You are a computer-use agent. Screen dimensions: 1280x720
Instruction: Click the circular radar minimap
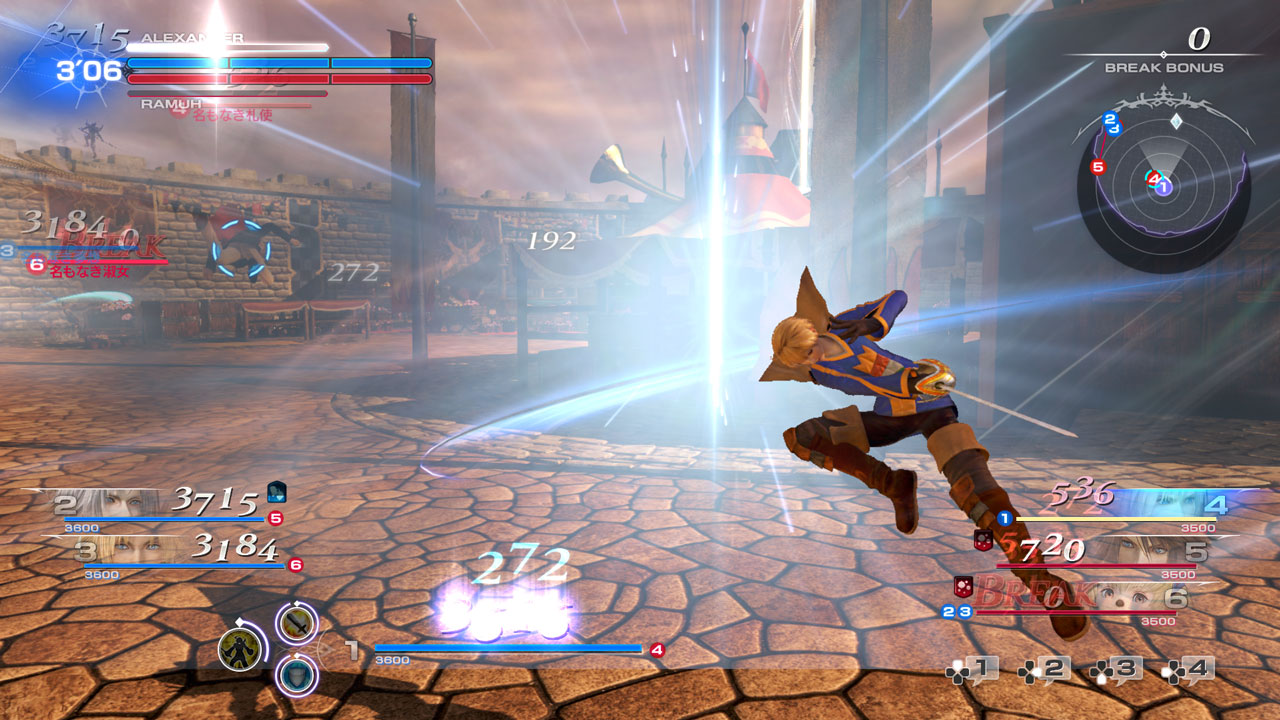pos(1163,187)
